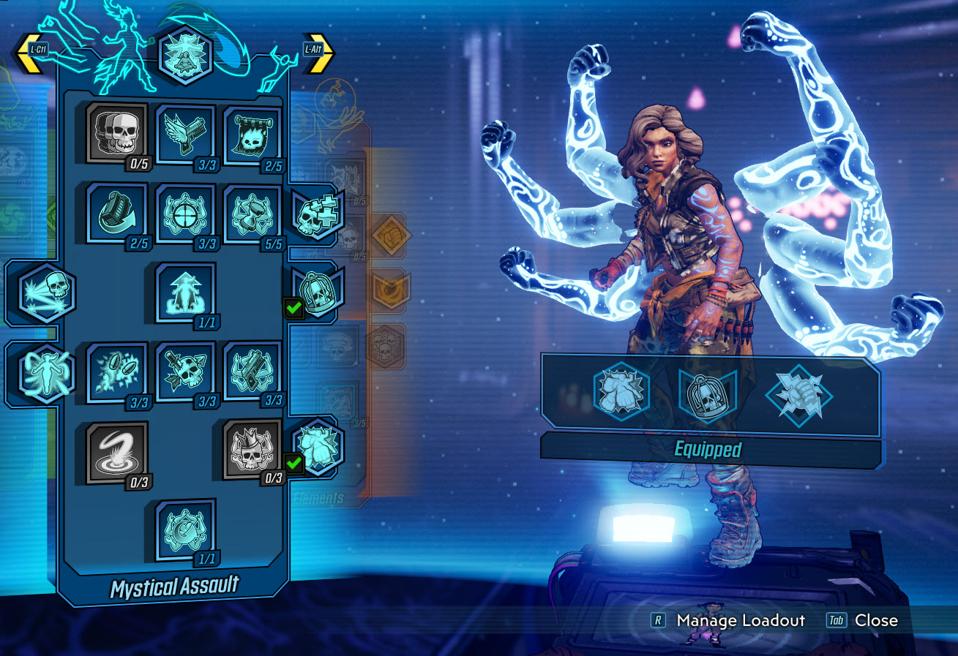This screenshot has height=656, width=958.
Task: Select the skull banner skill at 2/5
Action: coord(253,135)
